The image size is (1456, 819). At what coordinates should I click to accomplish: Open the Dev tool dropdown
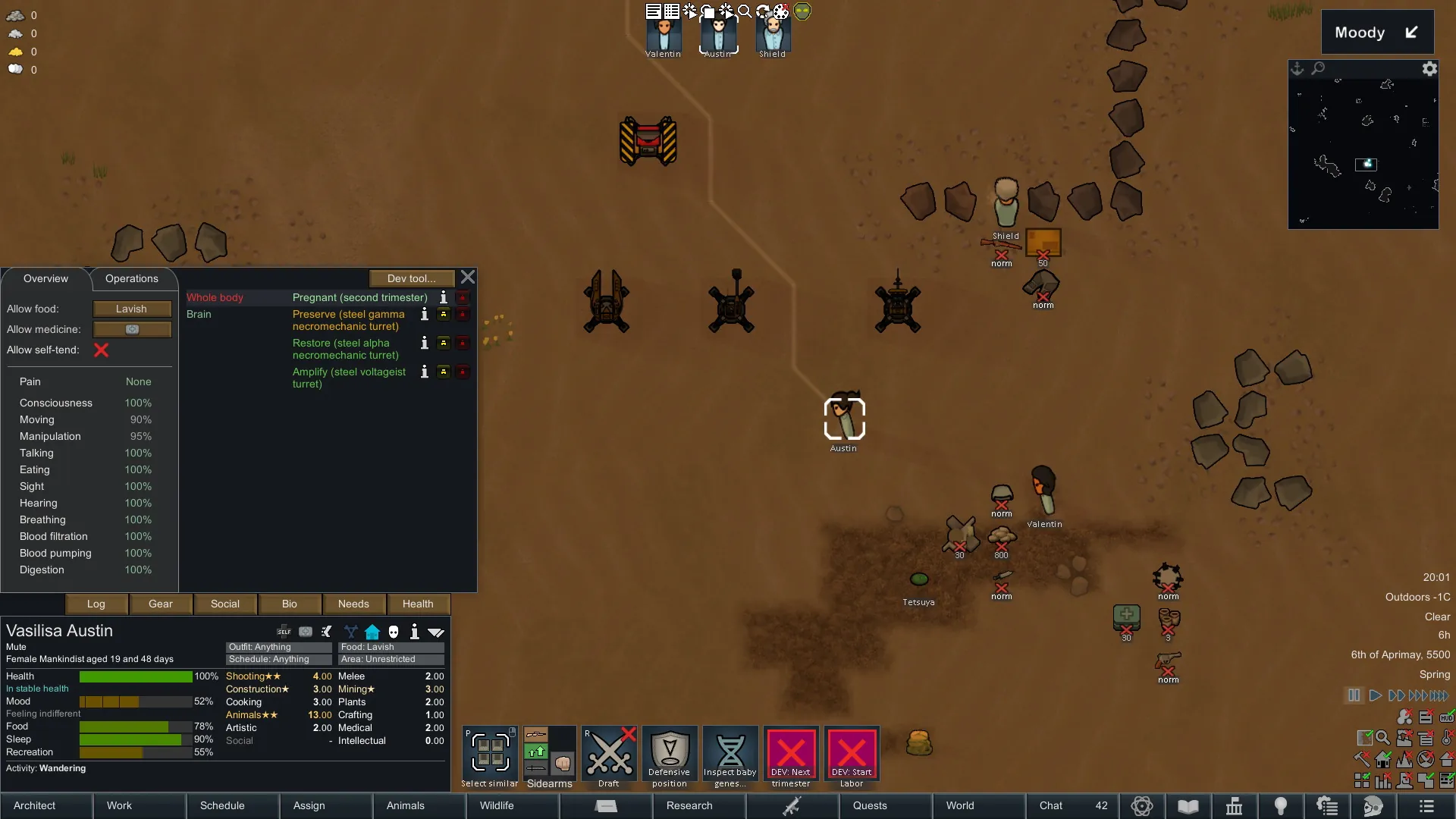point(412,278)
